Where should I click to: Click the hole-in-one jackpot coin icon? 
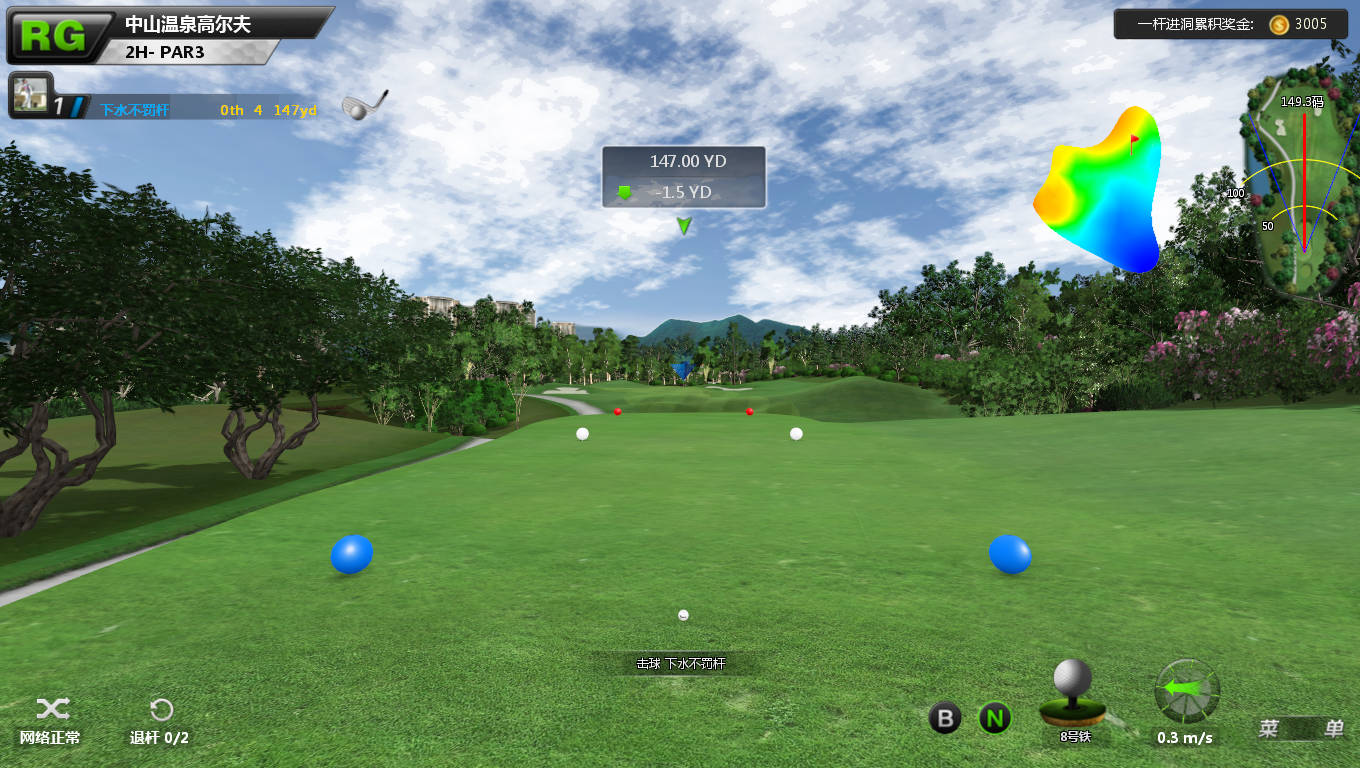[x=1279, y=25]
